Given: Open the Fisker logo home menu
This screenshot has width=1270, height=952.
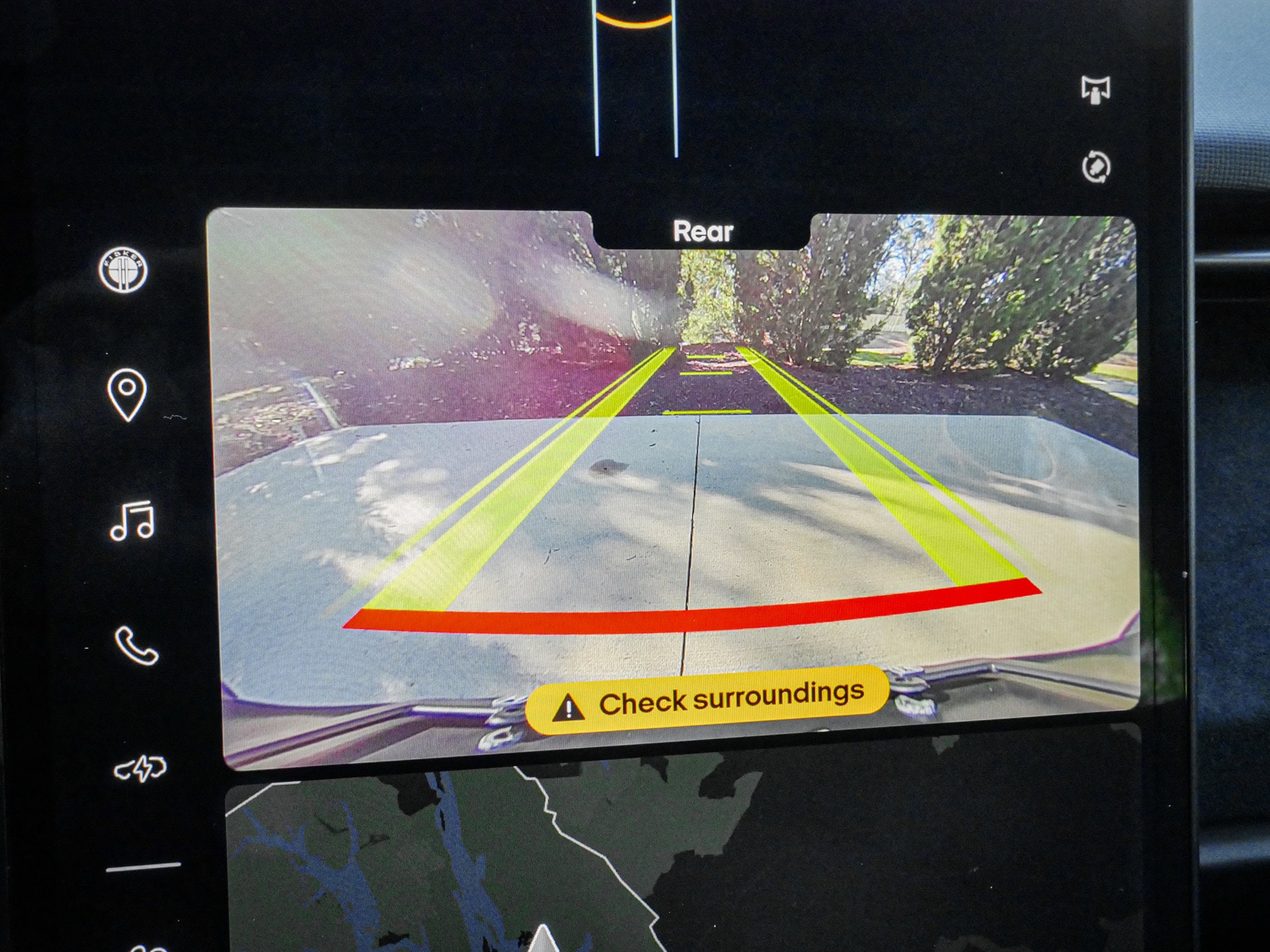Looking at the screenshot, I should click(x=123, y=271).
